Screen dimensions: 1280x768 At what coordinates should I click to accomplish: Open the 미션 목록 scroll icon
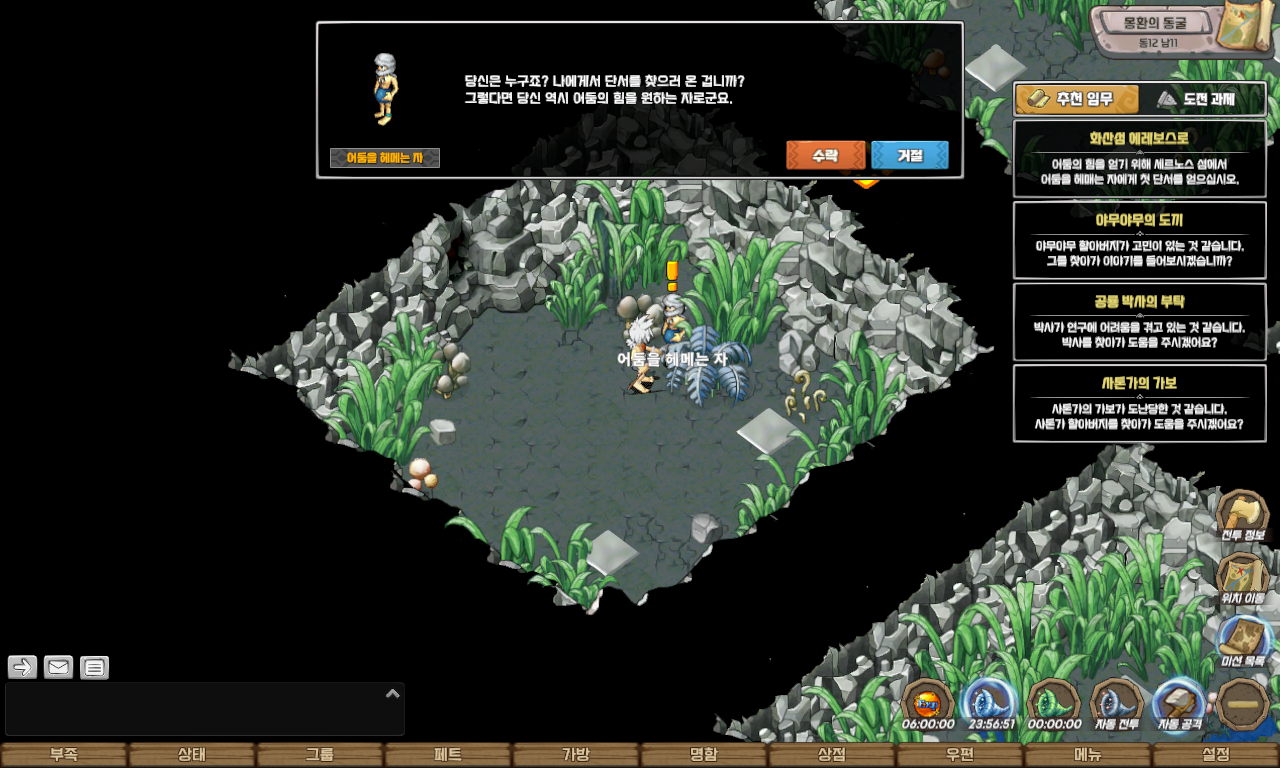click(1243, 641)
